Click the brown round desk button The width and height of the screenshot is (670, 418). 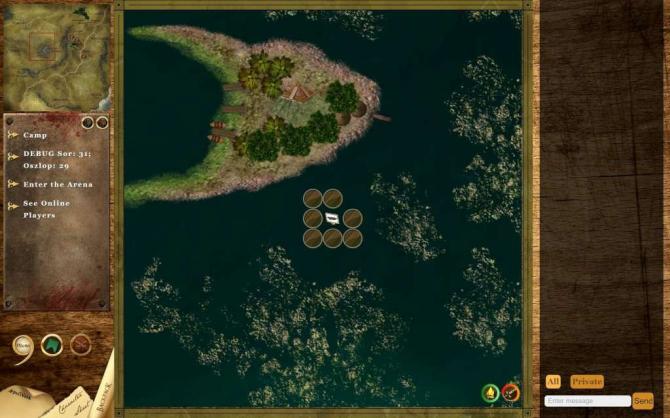[x=80, y=345]
